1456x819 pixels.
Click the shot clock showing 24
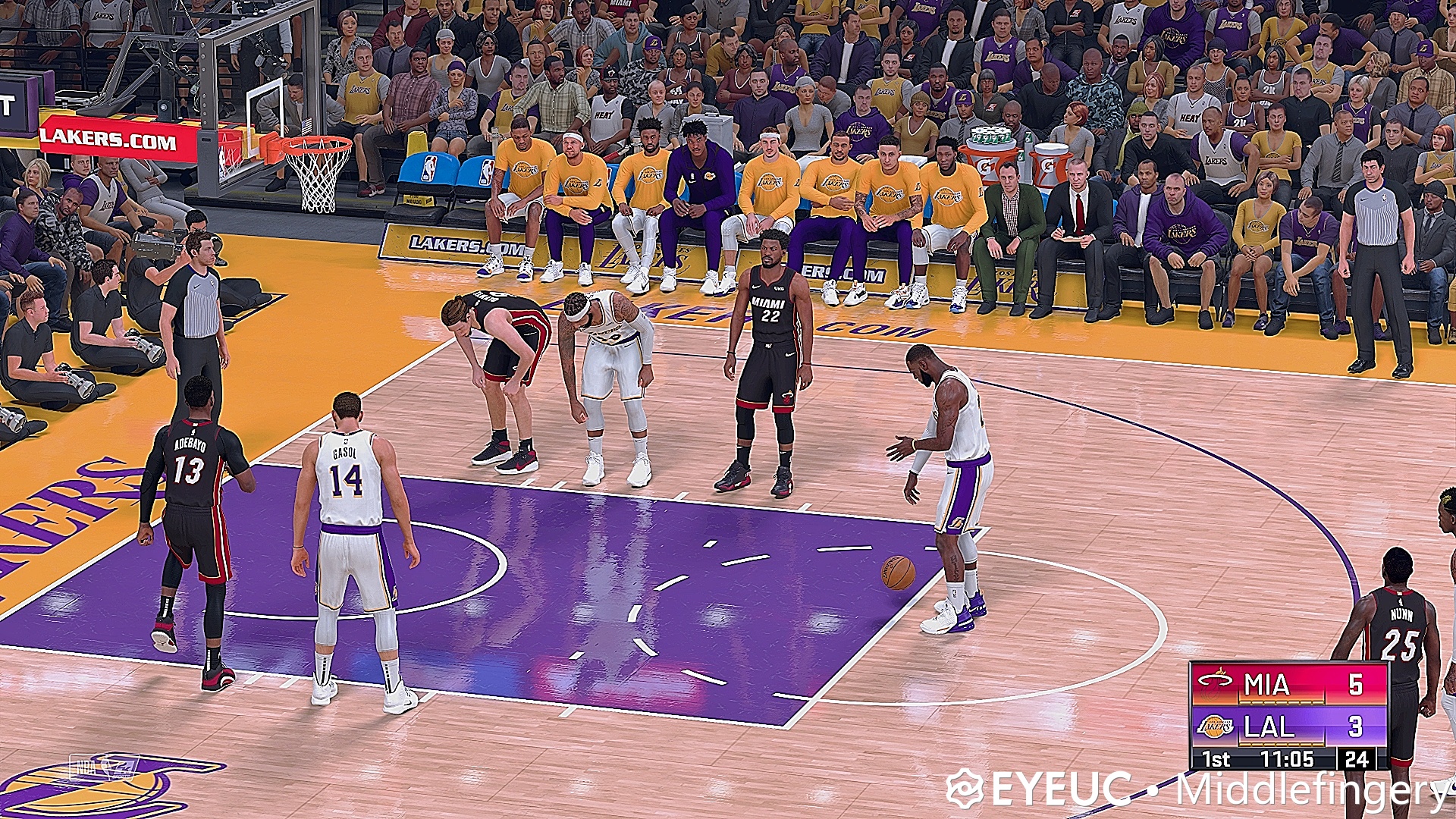tap(1357, 760)
